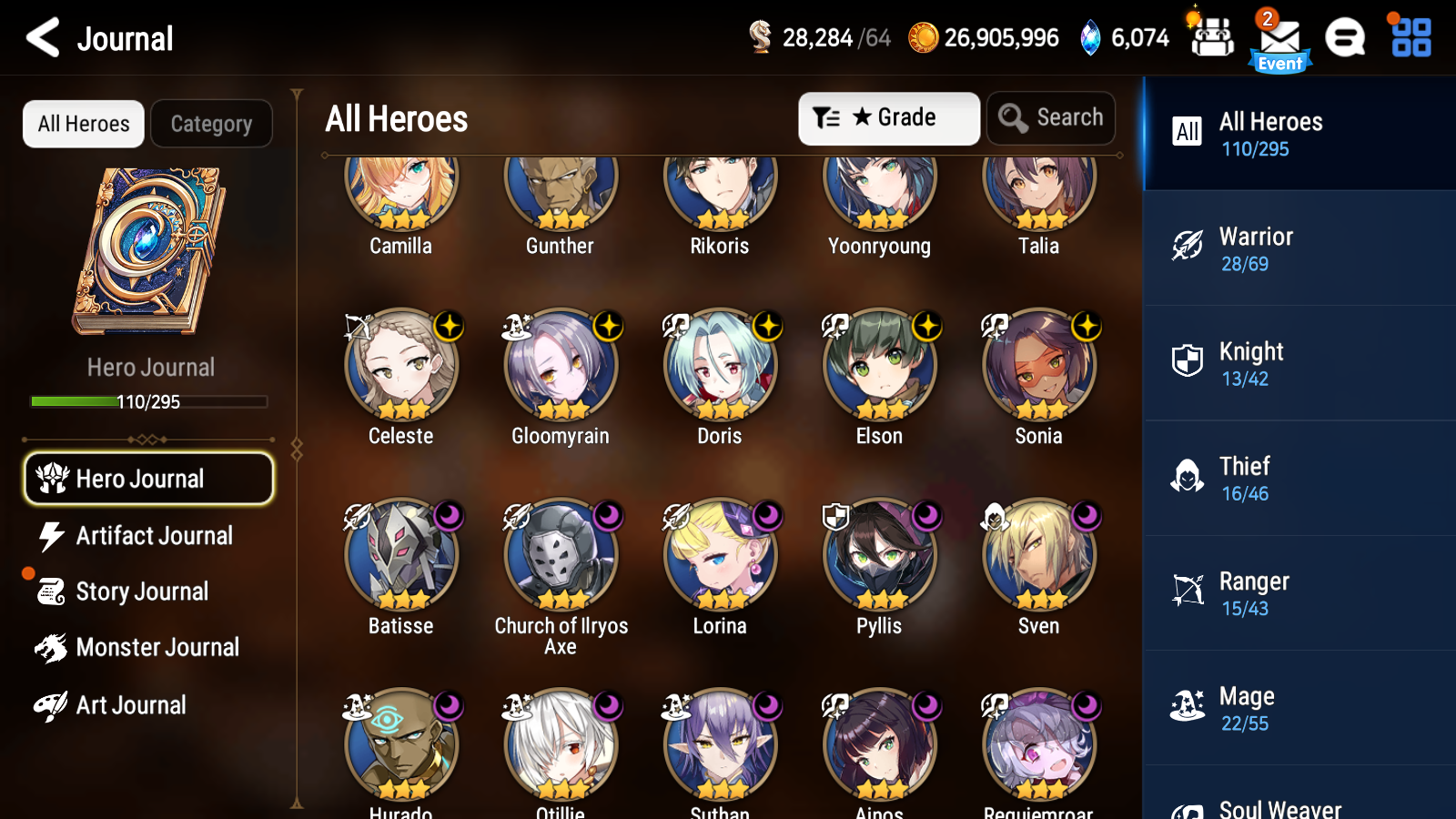Switch to the Category tab
The height and width of the screenshot is (819, 1456).
point(211,124)
